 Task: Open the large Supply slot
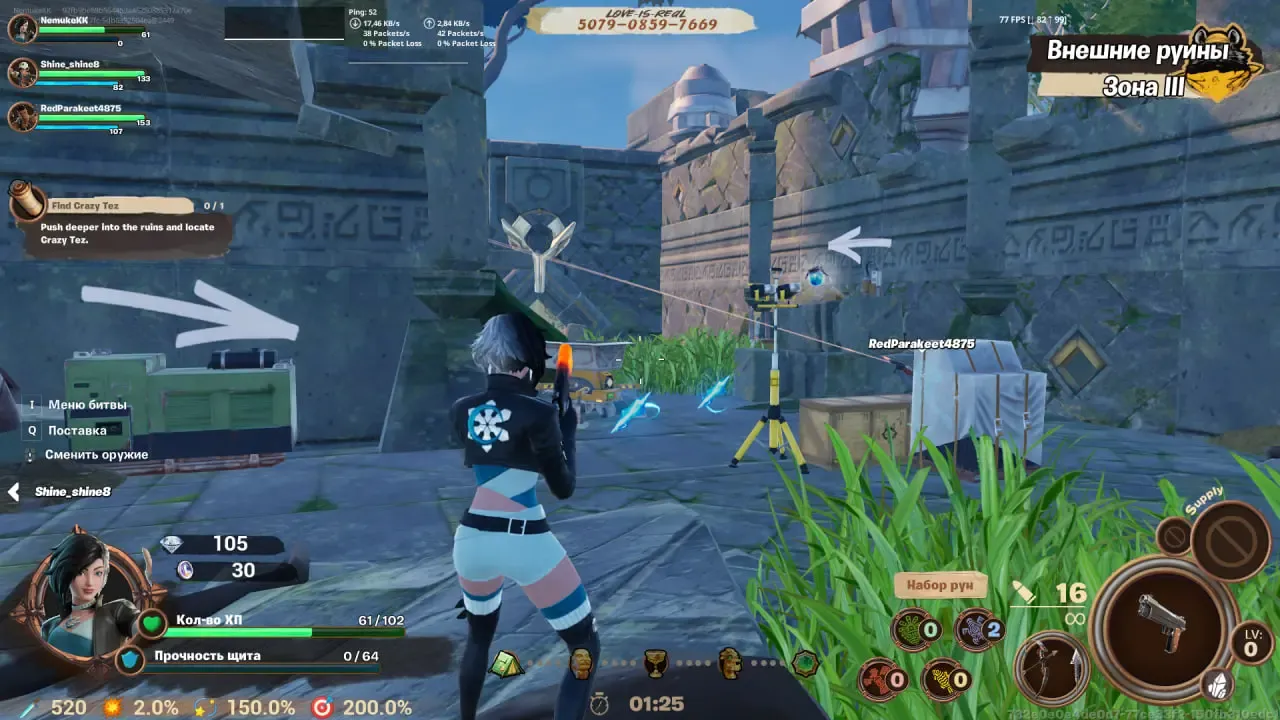pos(1231,540)
